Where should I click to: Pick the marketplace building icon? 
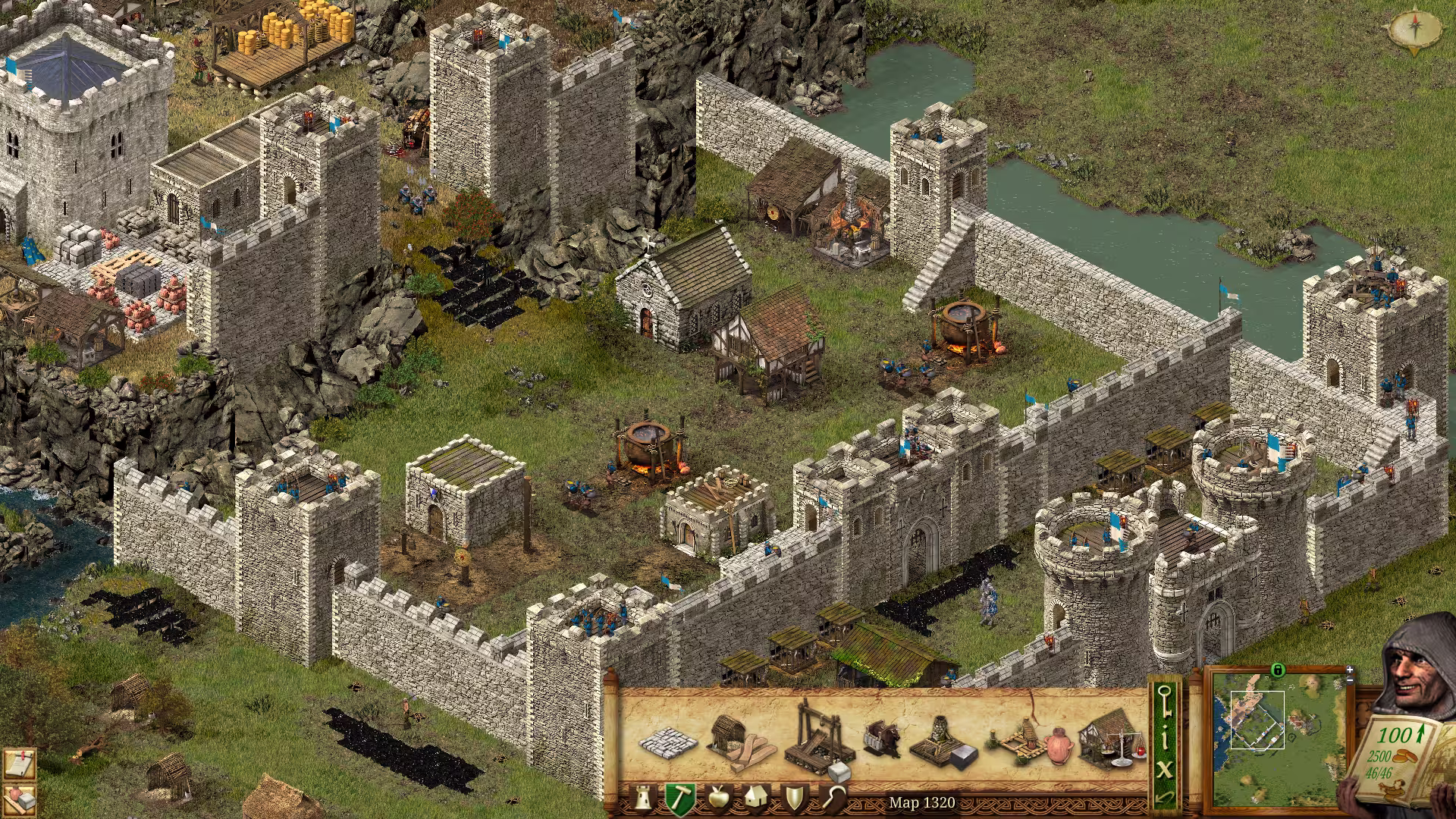tap(1109, 739)
